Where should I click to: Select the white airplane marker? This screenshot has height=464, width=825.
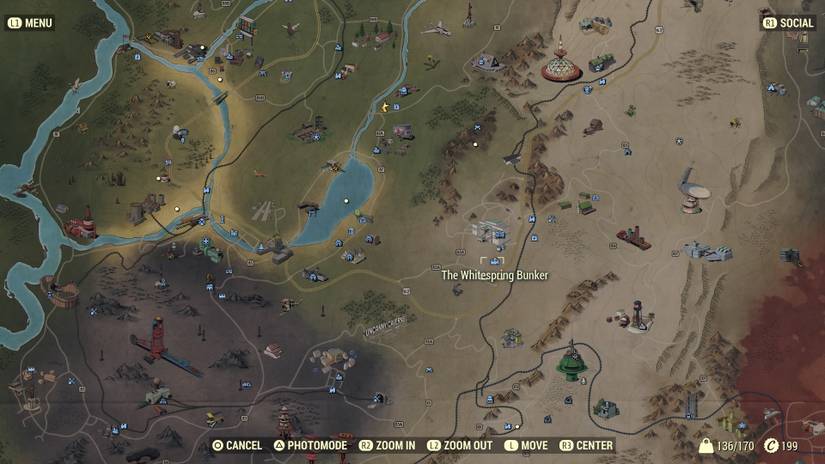[x=436, y=29]
